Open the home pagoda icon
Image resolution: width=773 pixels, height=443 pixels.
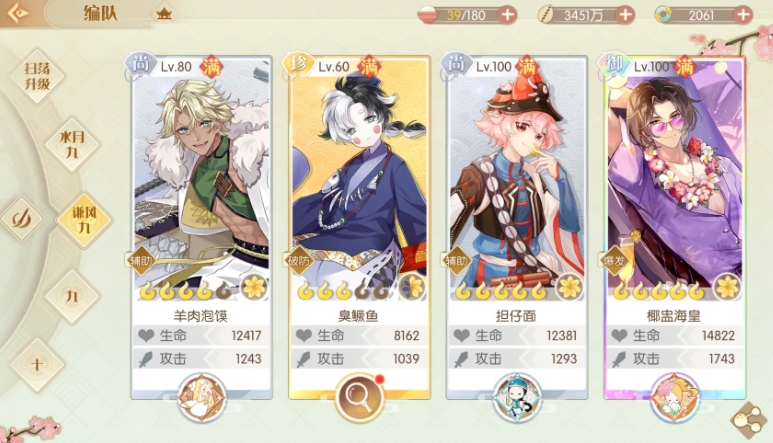tap(163, 14)
